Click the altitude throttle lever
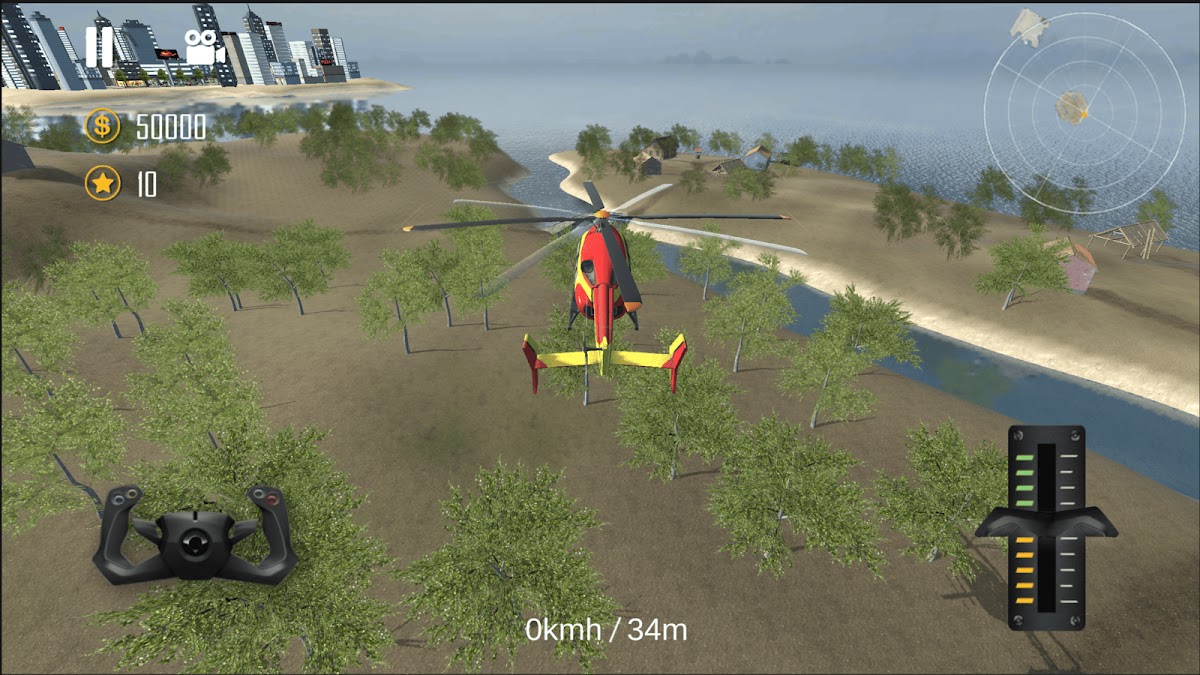1200x675 pixels. click(x=1046, y=522)
